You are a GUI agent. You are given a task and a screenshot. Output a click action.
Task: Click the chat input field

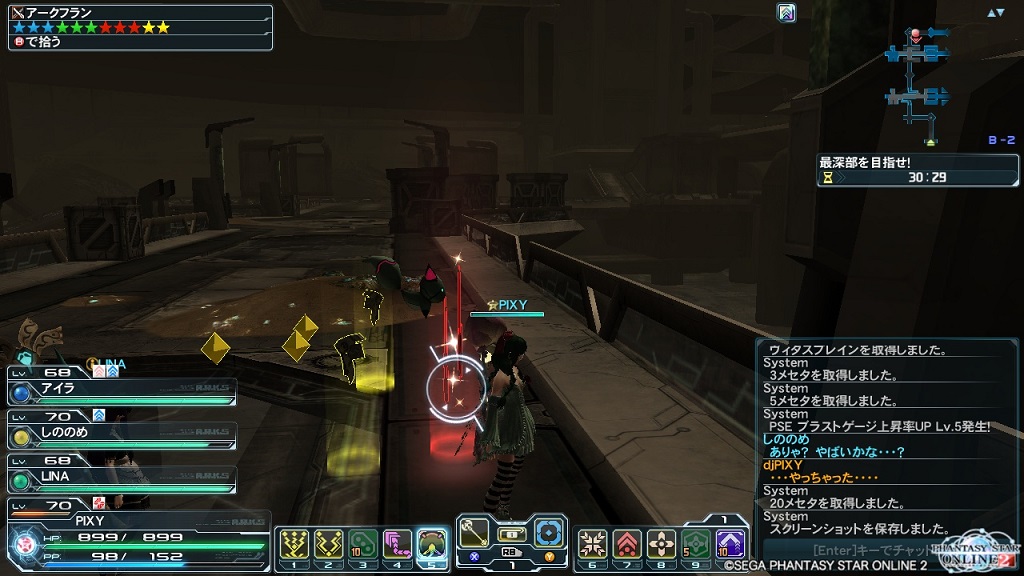click(x=870, y=549)
